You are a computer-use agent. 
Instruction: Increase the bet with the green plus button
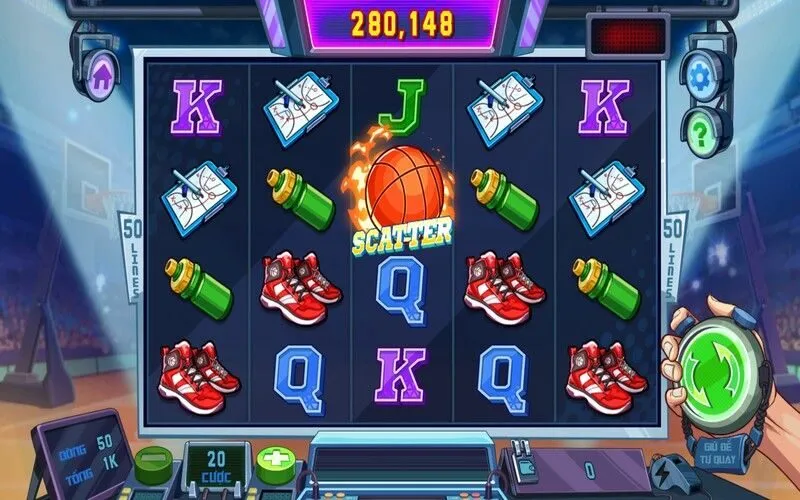coord(274,463)
